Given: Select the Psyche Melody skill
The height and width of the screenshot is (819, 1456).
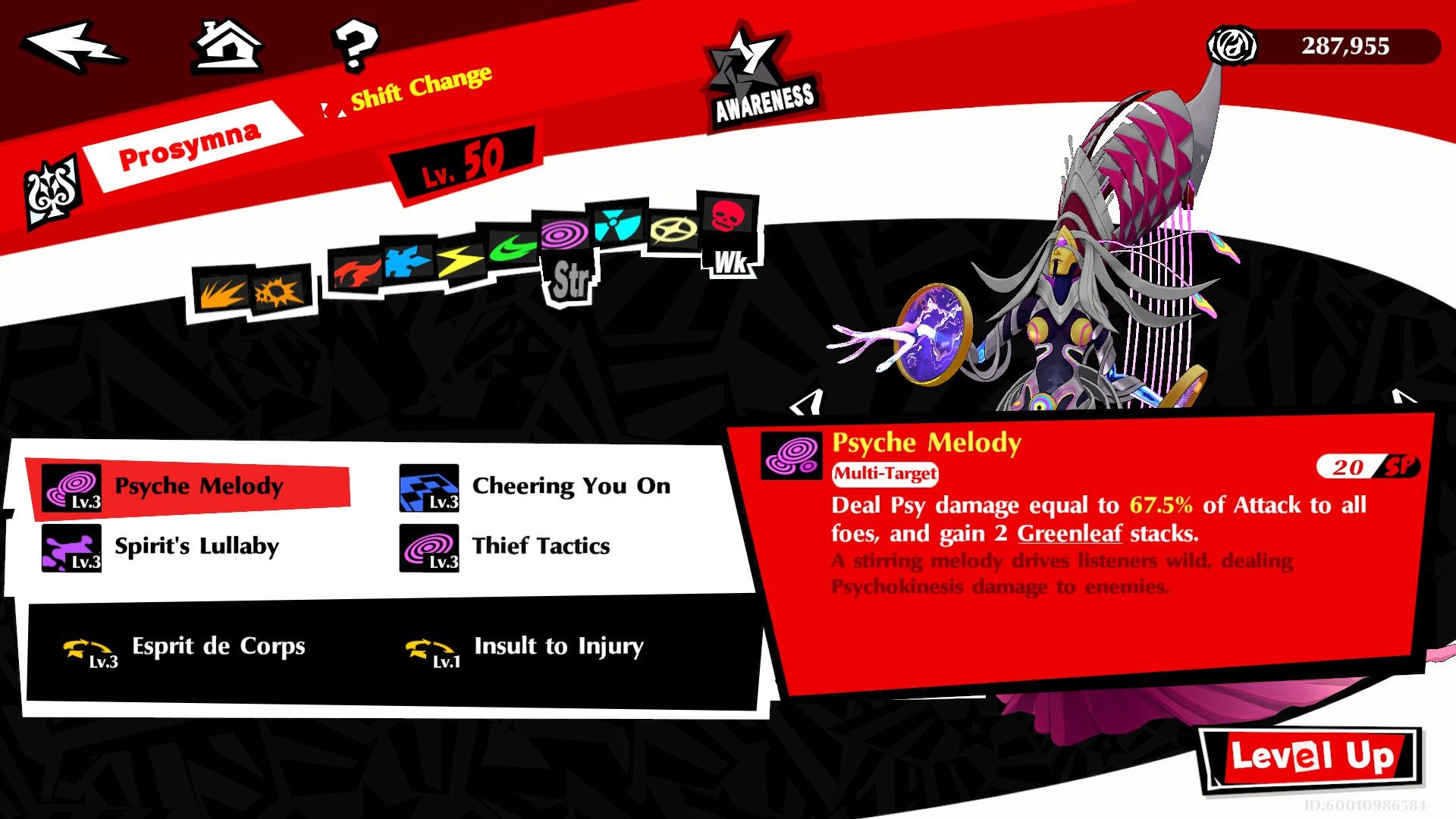Looking at the screenshot, I should pos(199,488).
